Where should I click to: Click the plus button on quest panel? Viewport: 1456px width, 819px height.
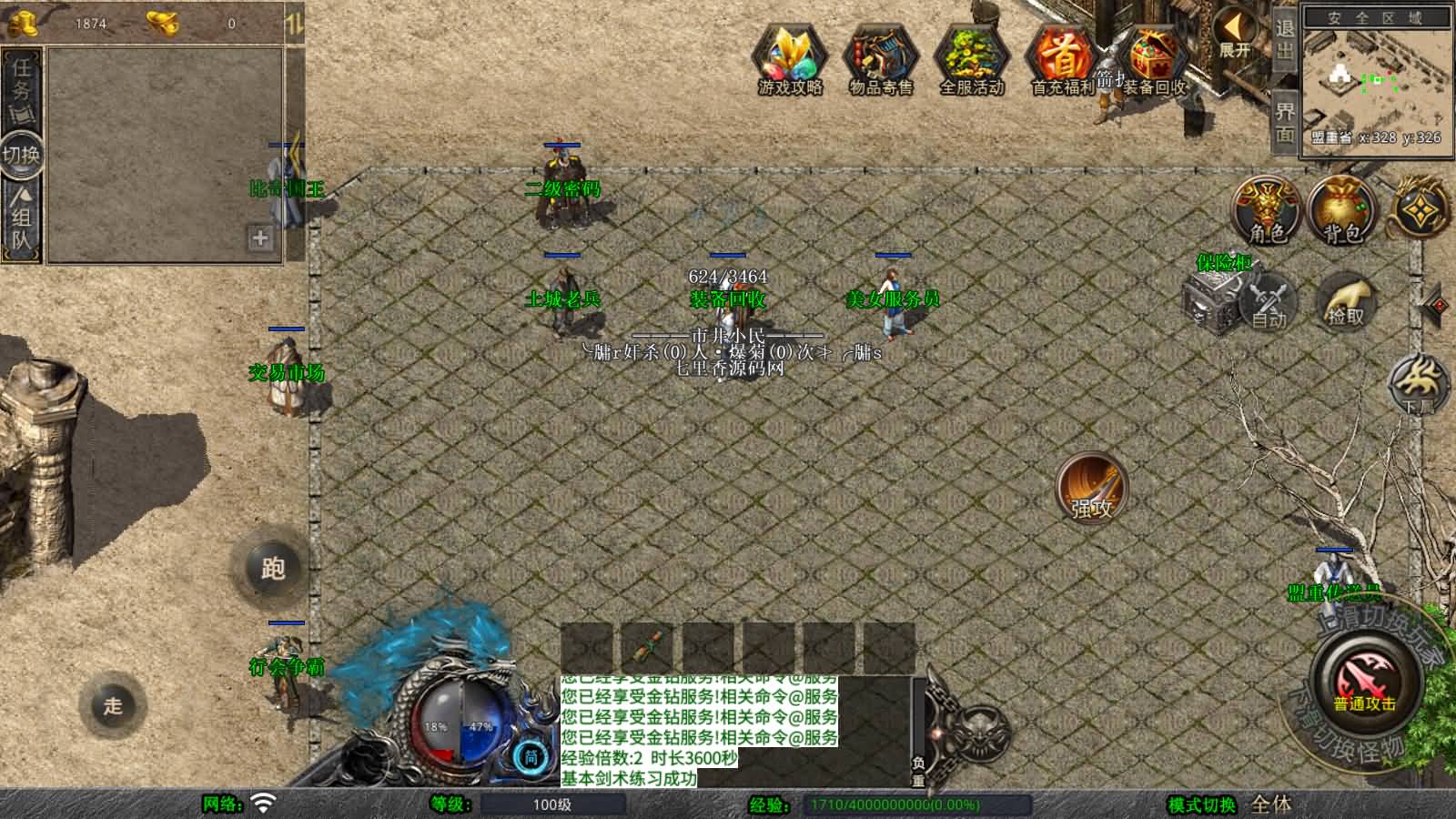260,238
